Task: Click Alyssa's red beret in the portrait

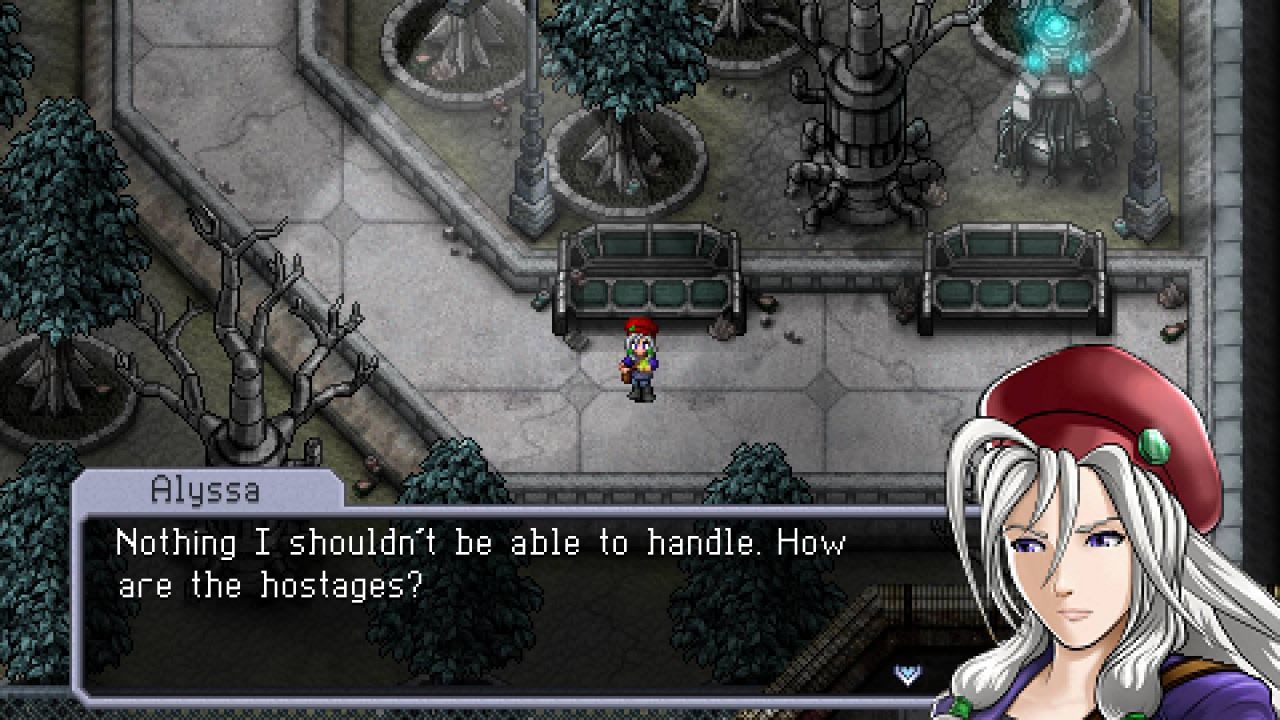Action: click(x=1090, y=400)
